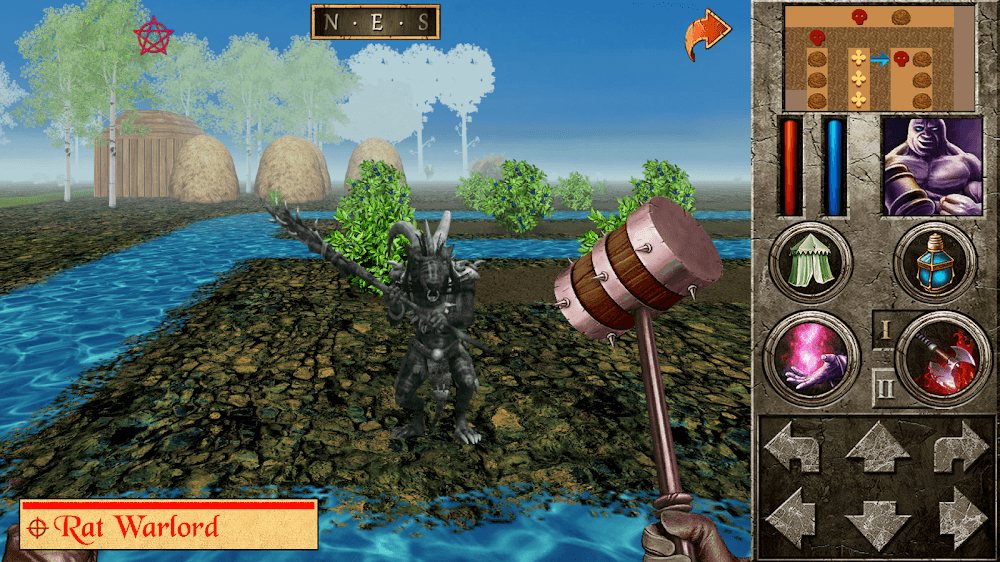Click the orange curved arrow button
Viewport: 1000px width, 562px height.
coord(707,35)
